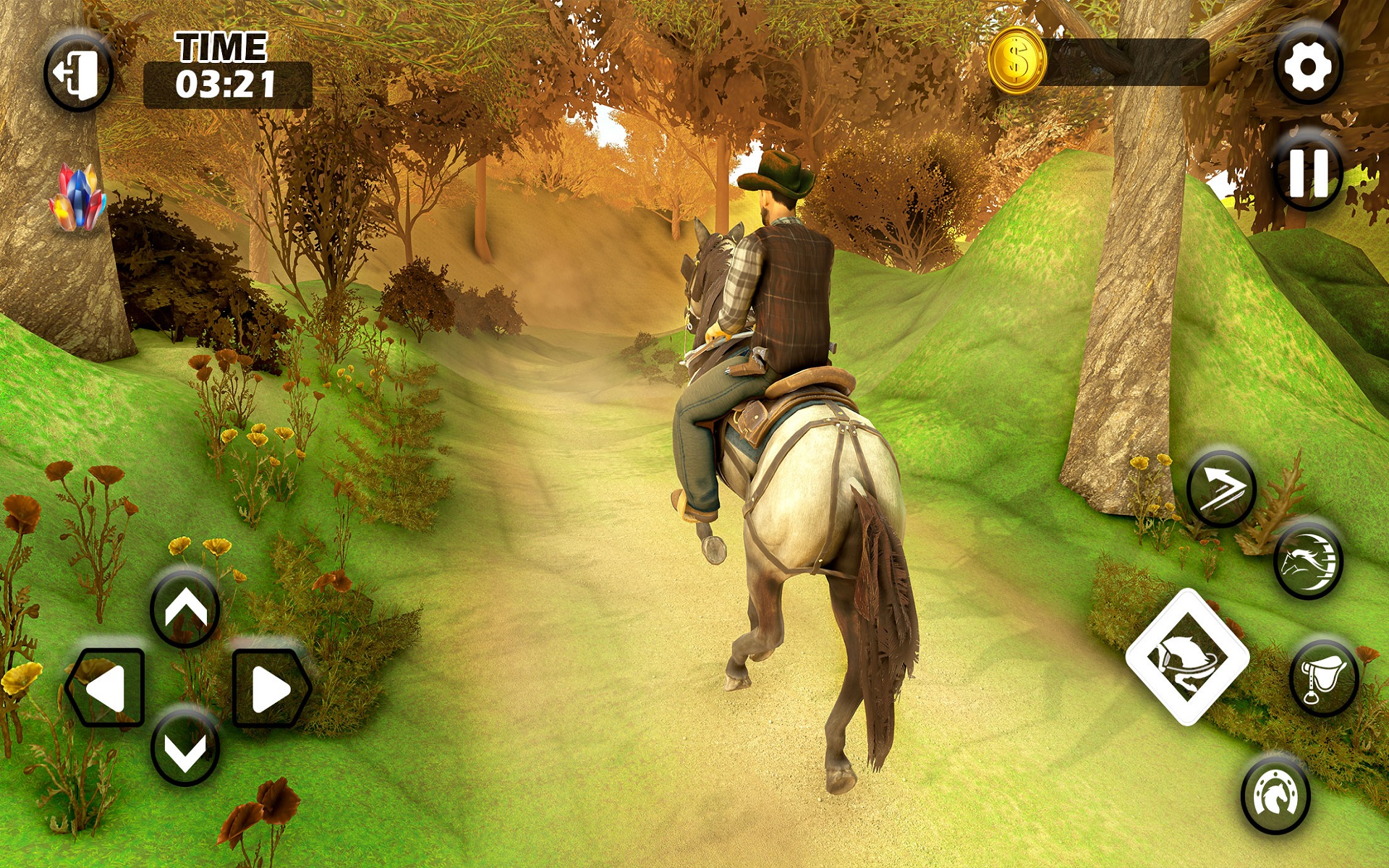Select the saddle icon
The height and width of the screenshot is (868, 1389).
1322,678
